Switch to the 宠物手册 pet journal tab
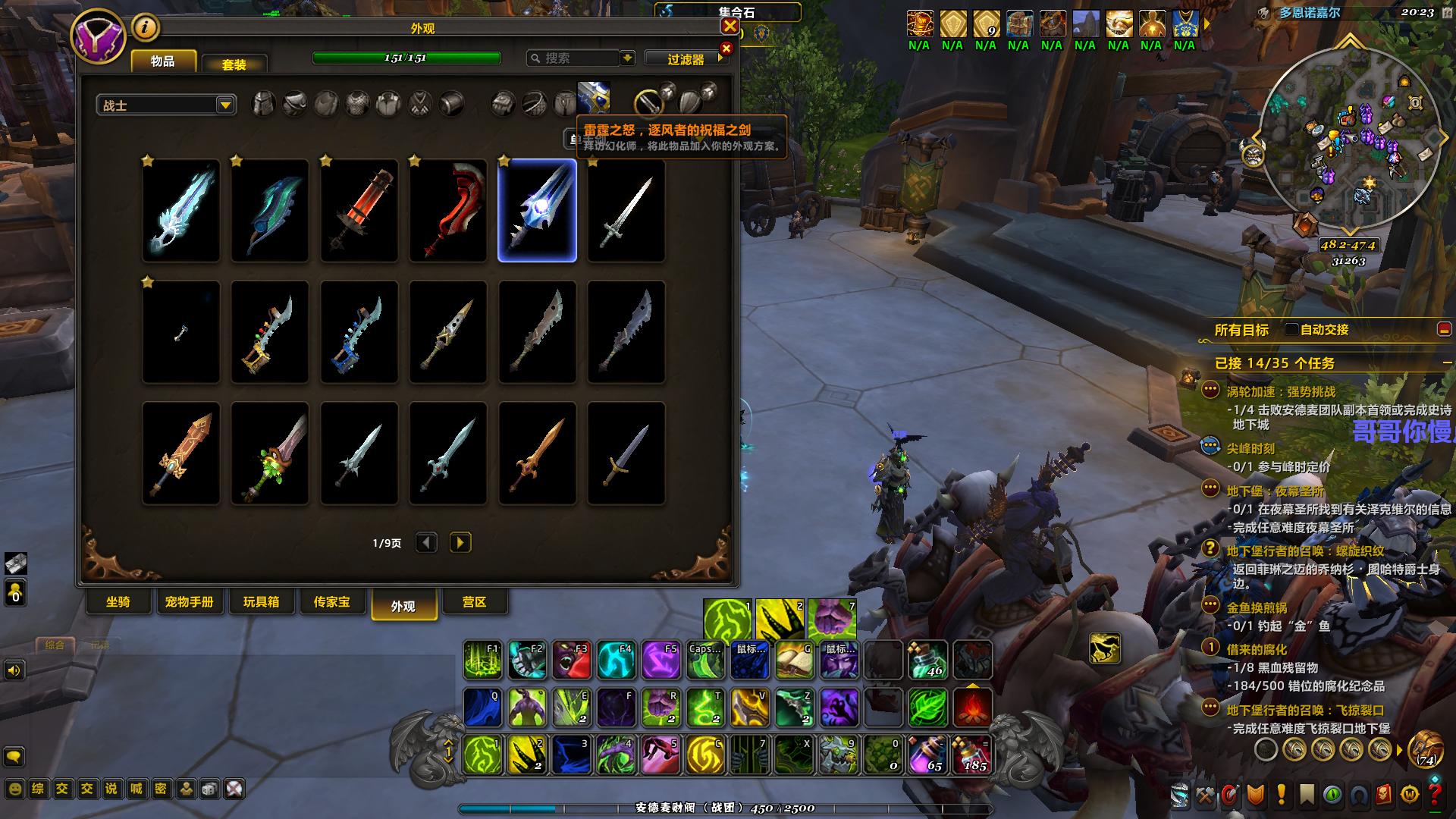The height and width of the screenshot is (819, 1456). click(x=189, y=602)
